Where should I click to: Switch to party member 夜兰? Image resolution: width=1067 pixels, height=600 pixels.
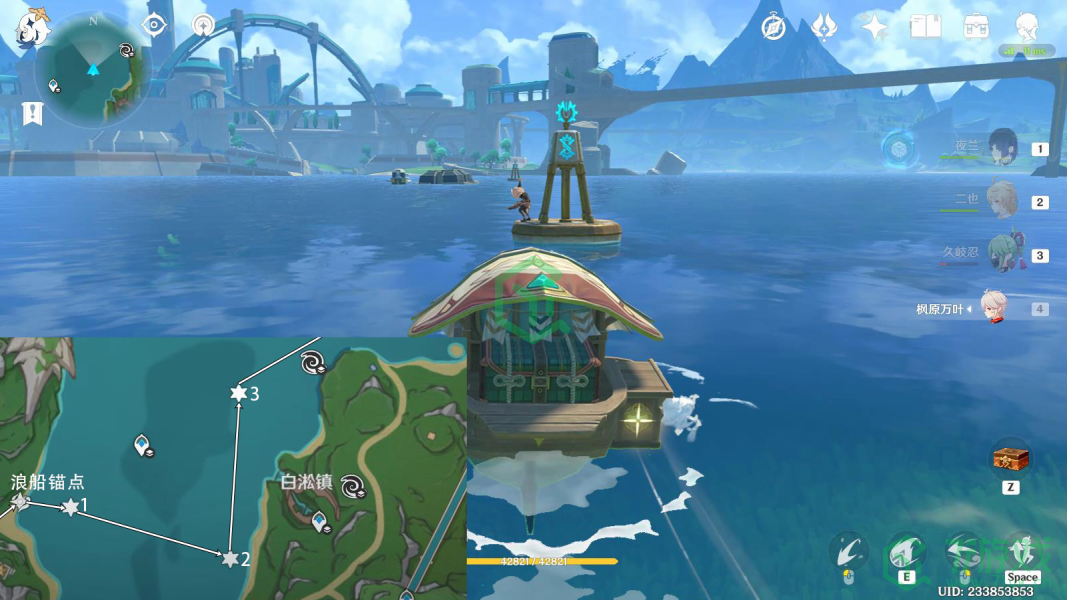1002,148
